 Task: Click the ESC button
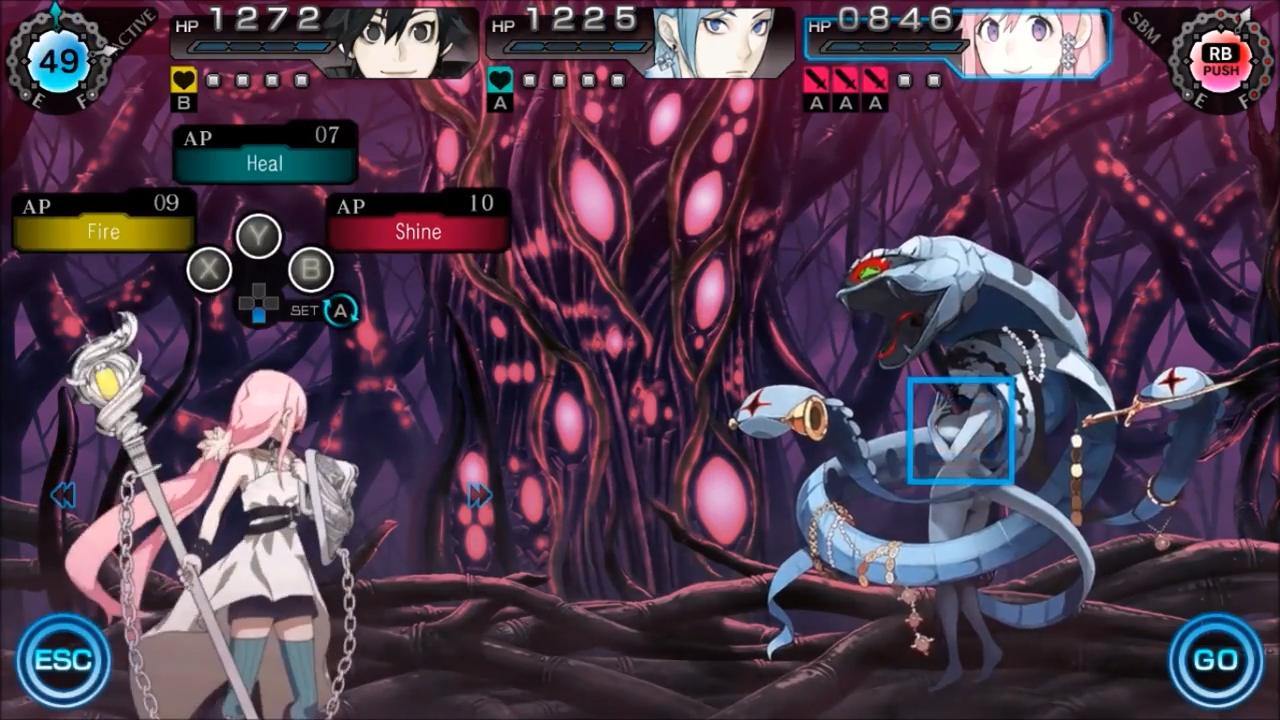coord(63,660)
